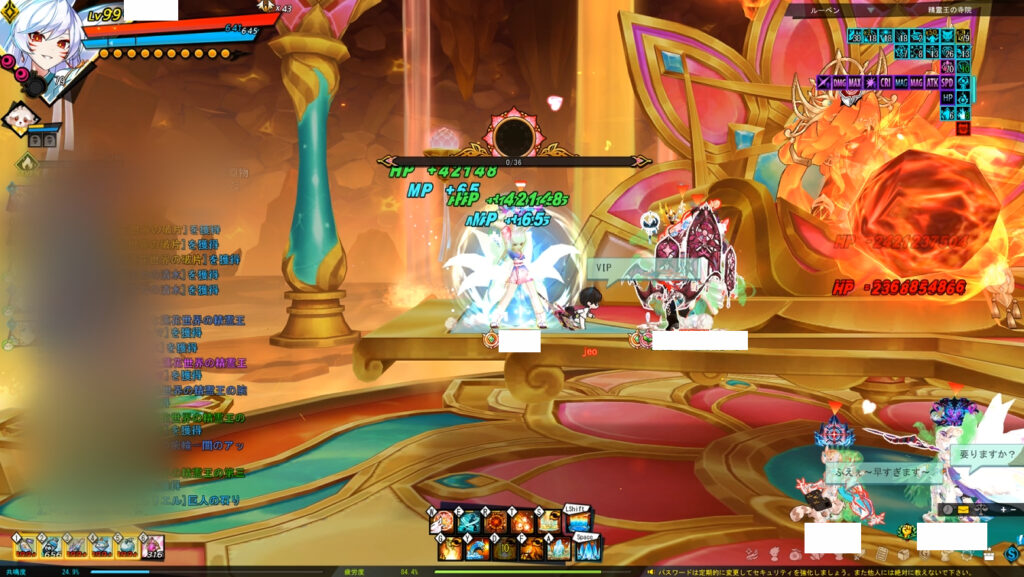The image size is (1024, 577).
Task: Use the ice crystal skill on A
Action: 557,549
